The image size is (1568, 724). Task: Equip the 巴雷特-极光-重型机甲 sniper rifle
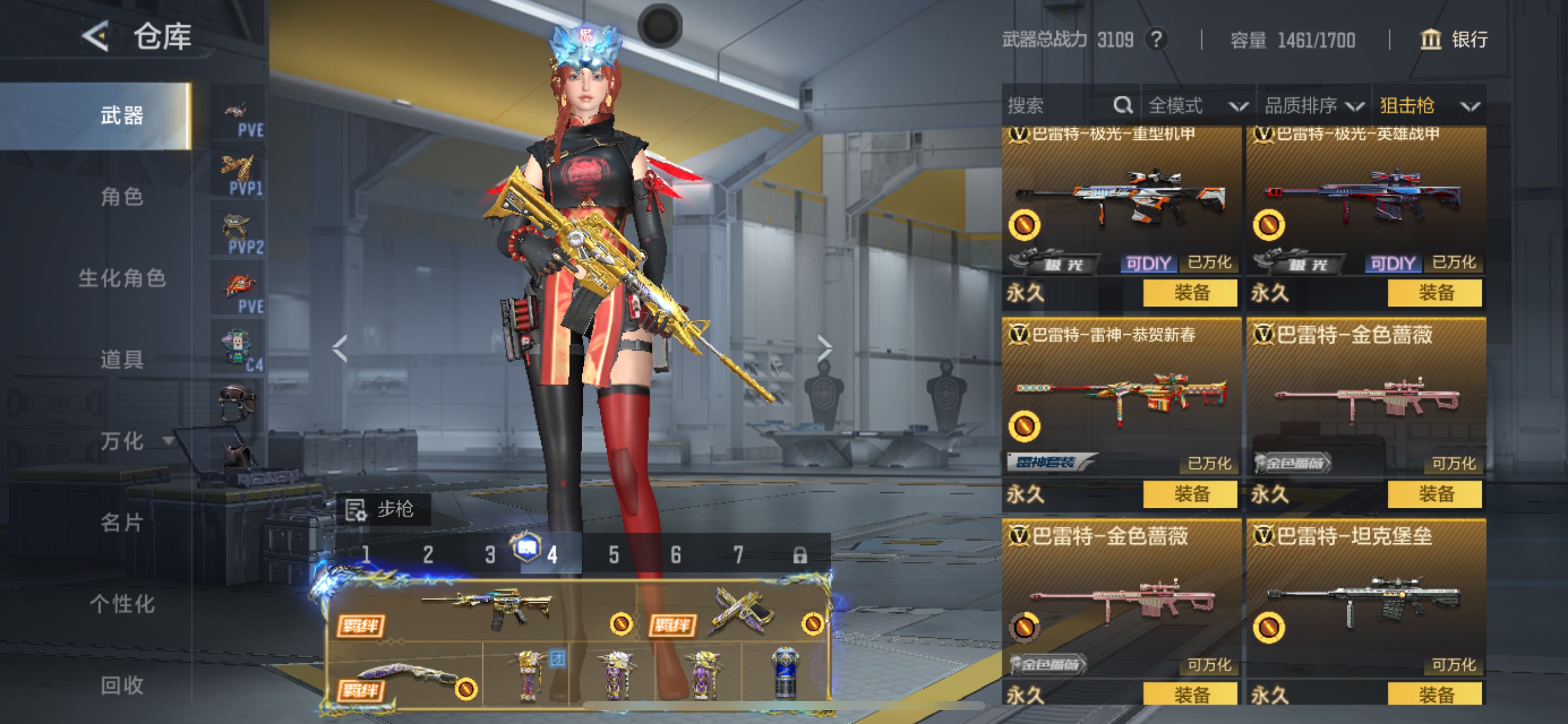click(x=1190, y=293)
